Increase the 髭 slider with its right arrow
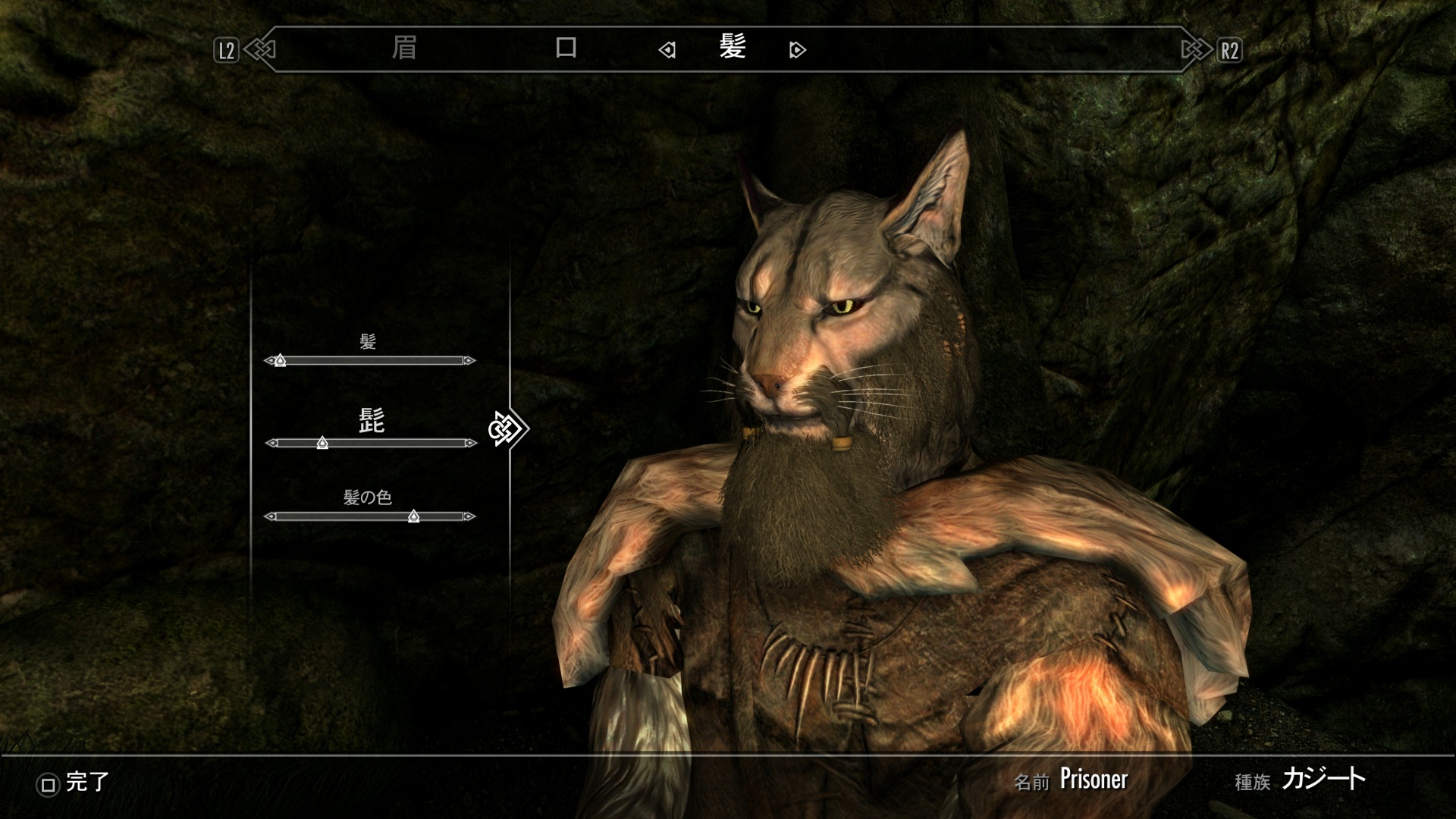Image resolution: width=1456 pixels, height=819 pixels. pyautogui.click(x=472, y=443)
